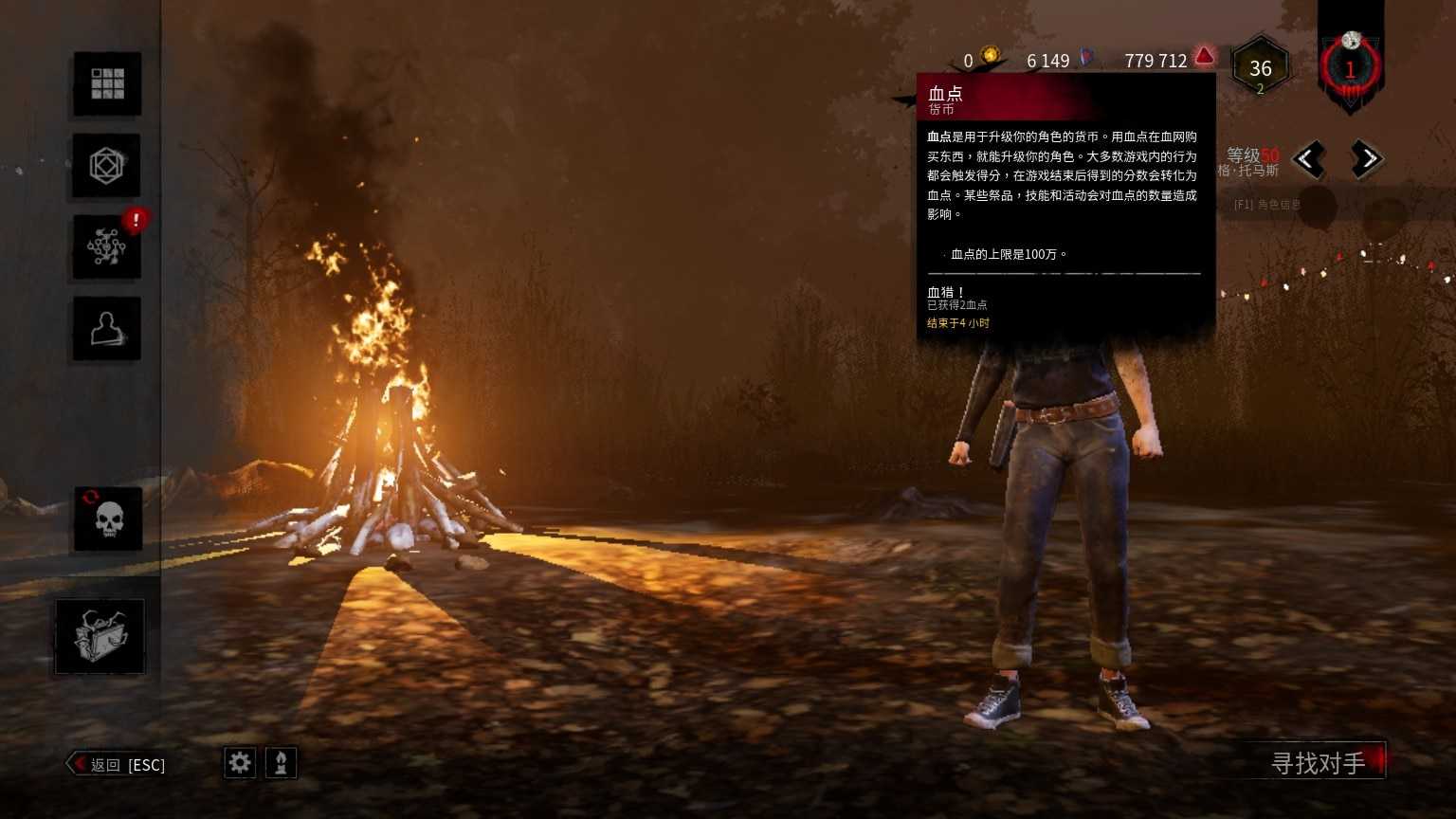This screenshot has width=1456, height=819.
Task: Open the Bloodpoints tooltip red icon
Action: [x=1203, y=57]
